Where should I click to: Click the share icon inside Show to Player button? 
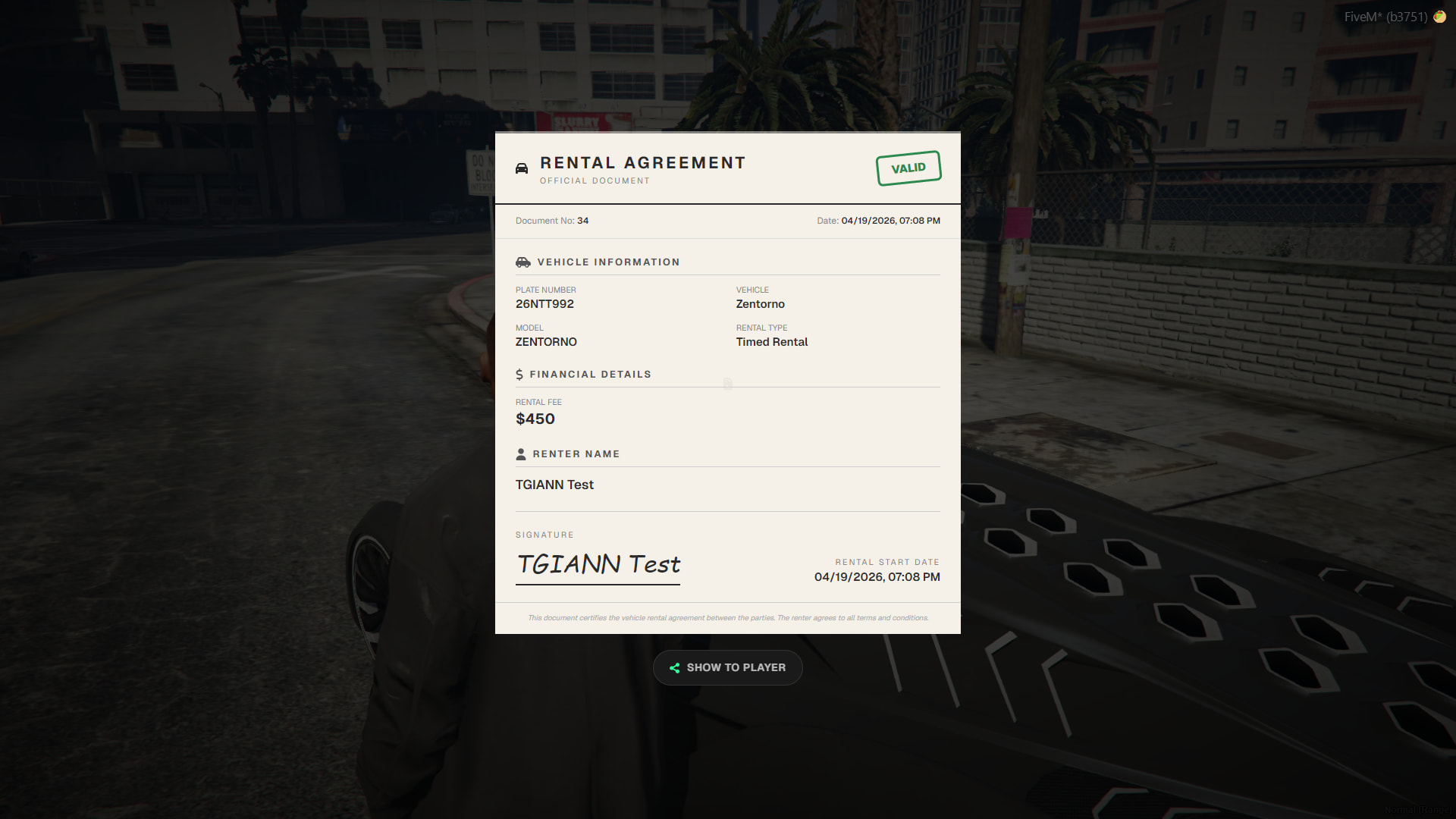point(673,667)
